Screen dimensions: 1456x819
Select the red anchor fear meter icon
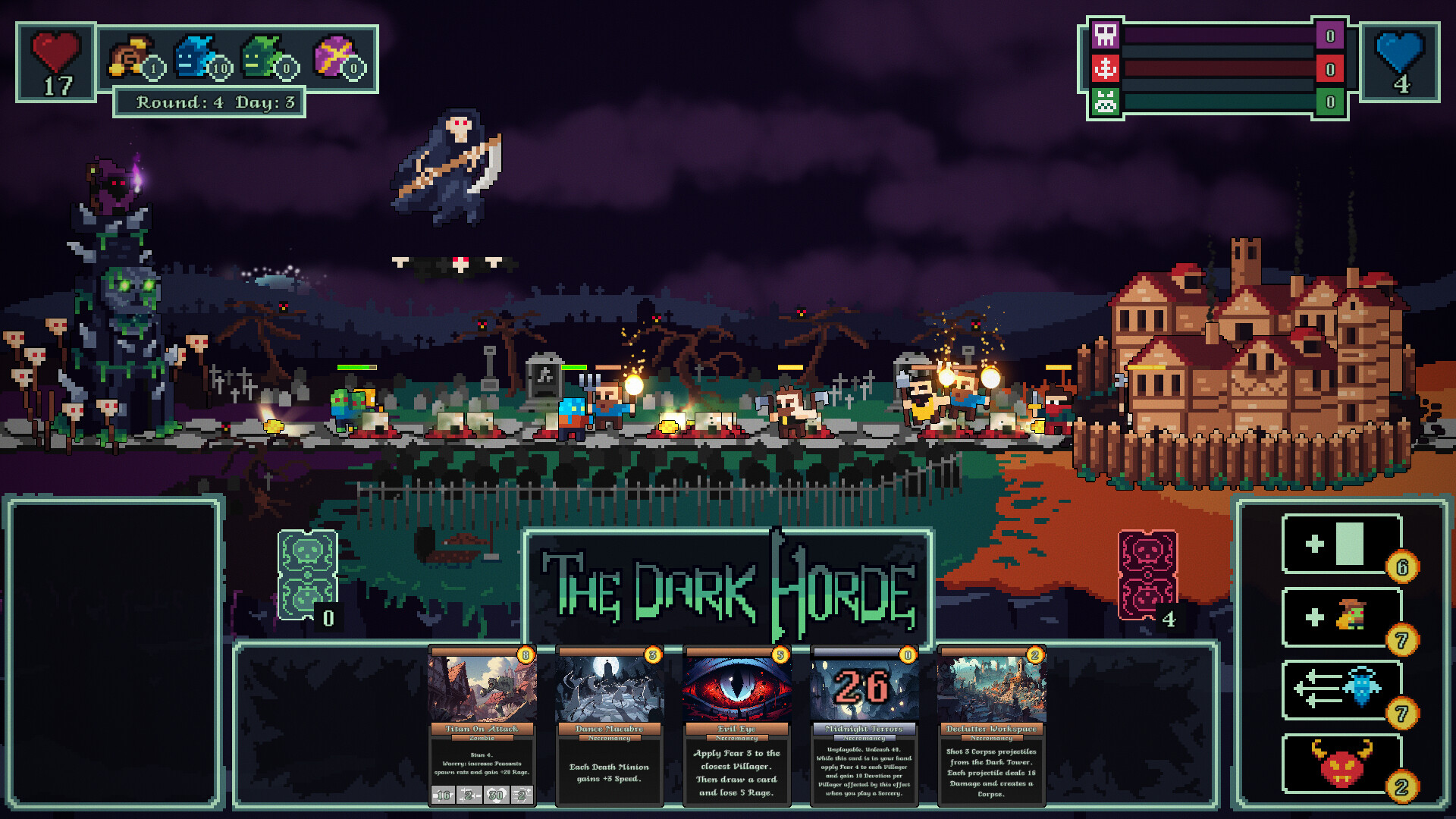[x=1106, y=68]
